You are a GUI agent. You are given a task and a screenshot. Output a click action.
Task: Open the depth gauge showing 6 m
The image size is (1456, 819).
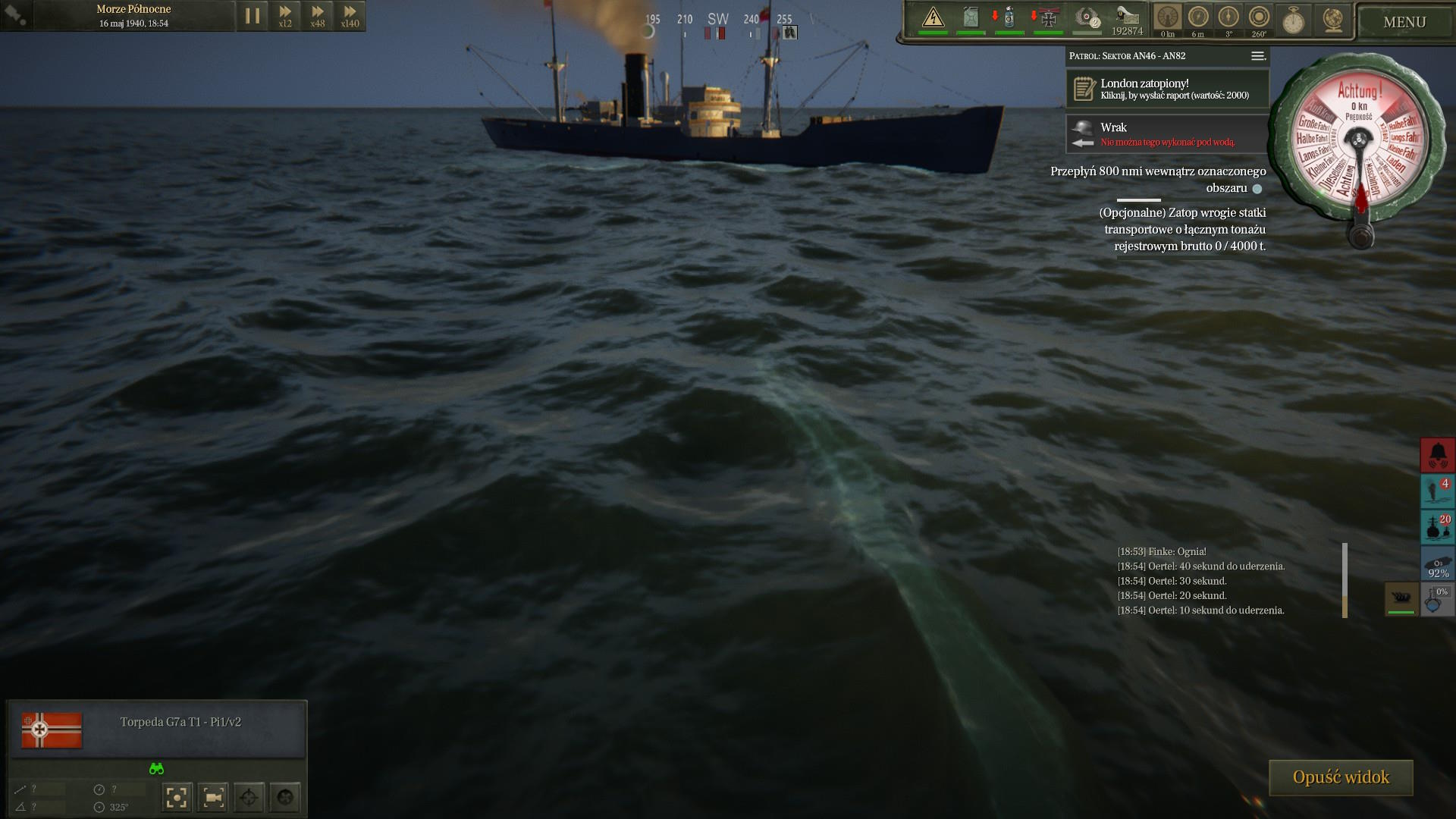coord(1198,18)
